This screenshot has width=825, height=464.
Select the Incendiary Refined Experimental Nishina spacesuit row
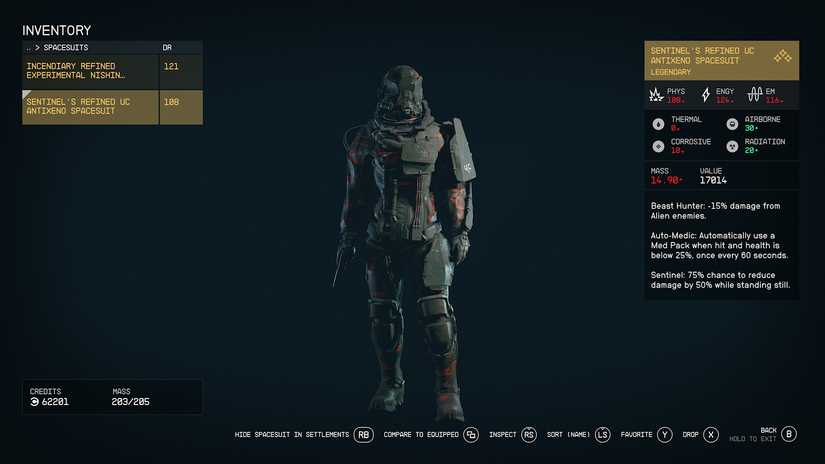(112, 71)
